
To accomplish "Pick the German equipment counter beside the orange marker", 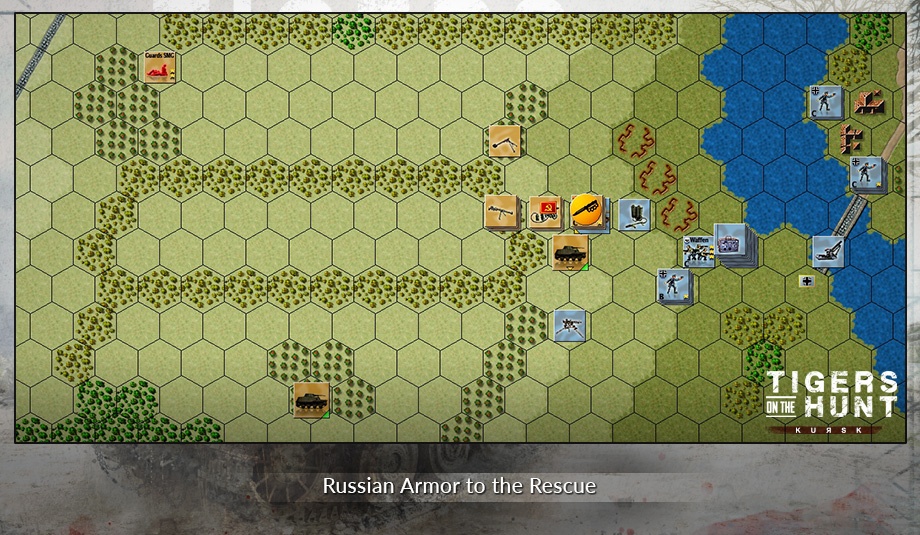I will coord(633,213).
